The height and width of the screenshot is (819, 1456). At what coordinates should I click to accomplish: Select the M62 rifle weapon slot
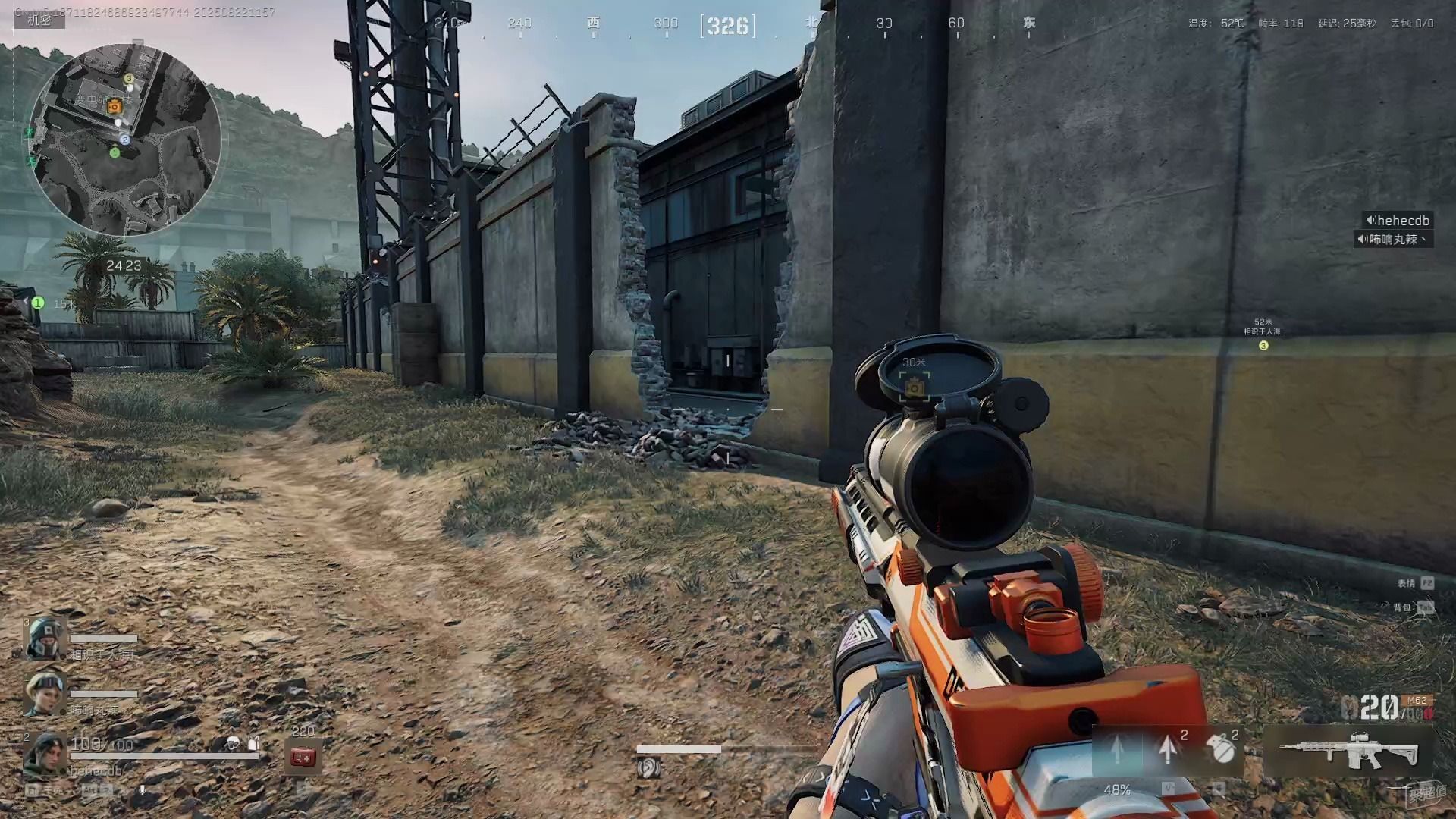point(1348,751)
